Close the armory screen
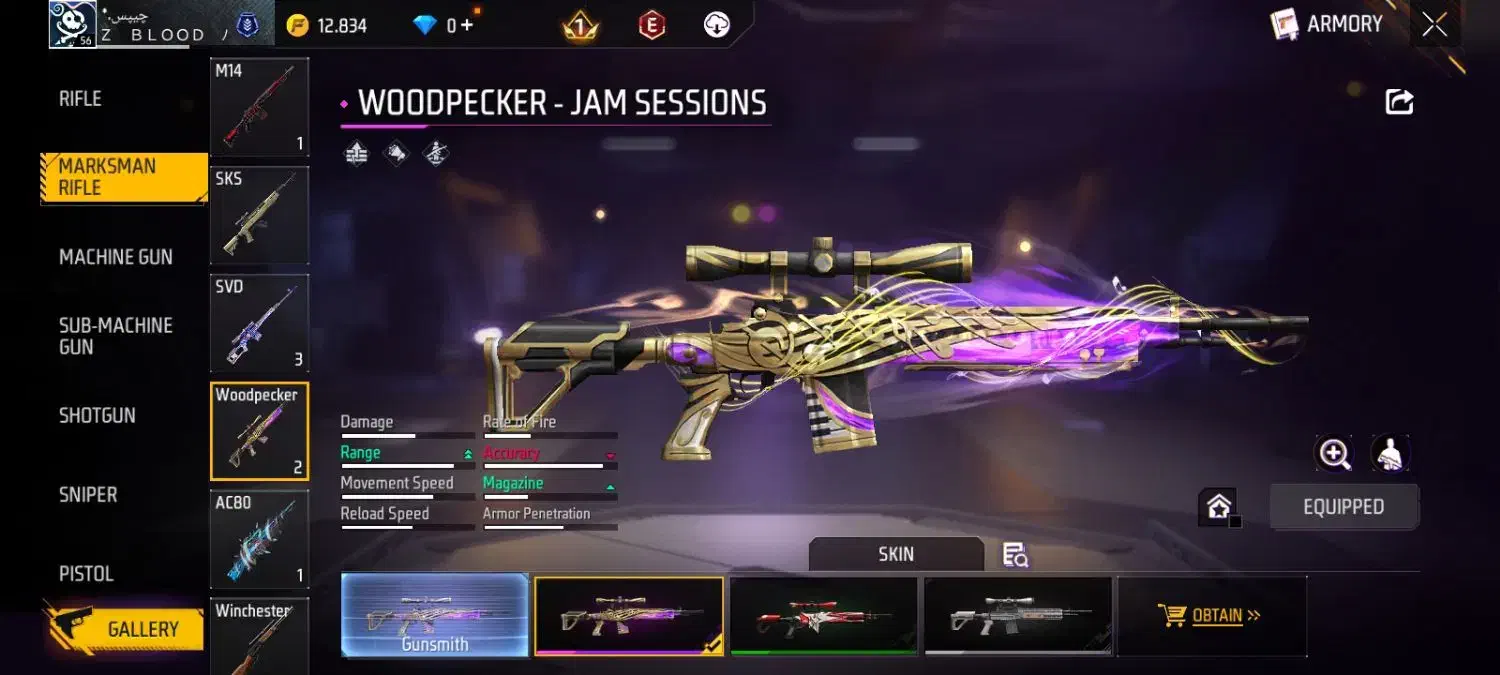1500x675 pixels. [1434, 25]
